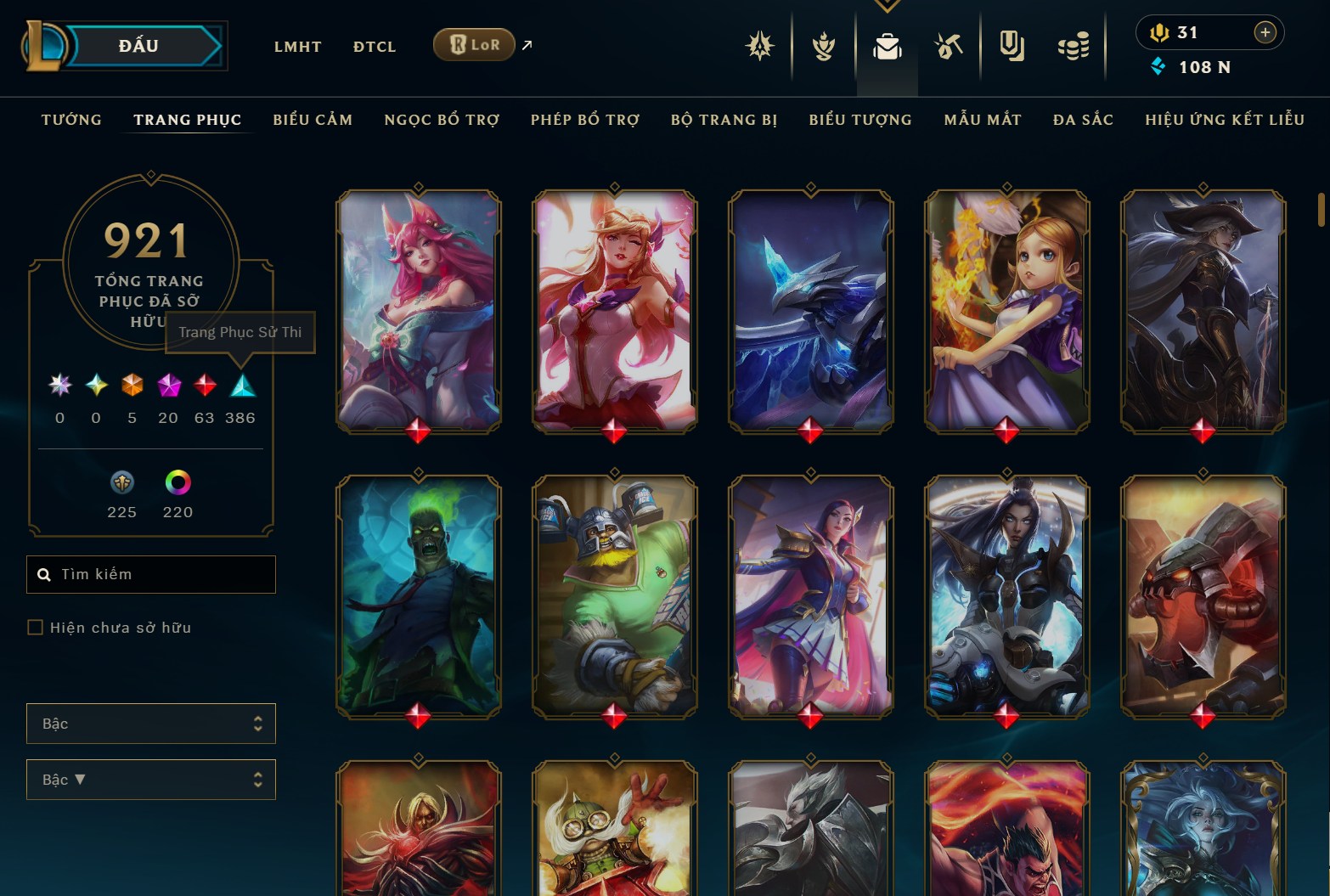Viewport: 1330px width, 896px height.
Task: Select the BIỂU CẢM tab
Action: coord(313,120)
